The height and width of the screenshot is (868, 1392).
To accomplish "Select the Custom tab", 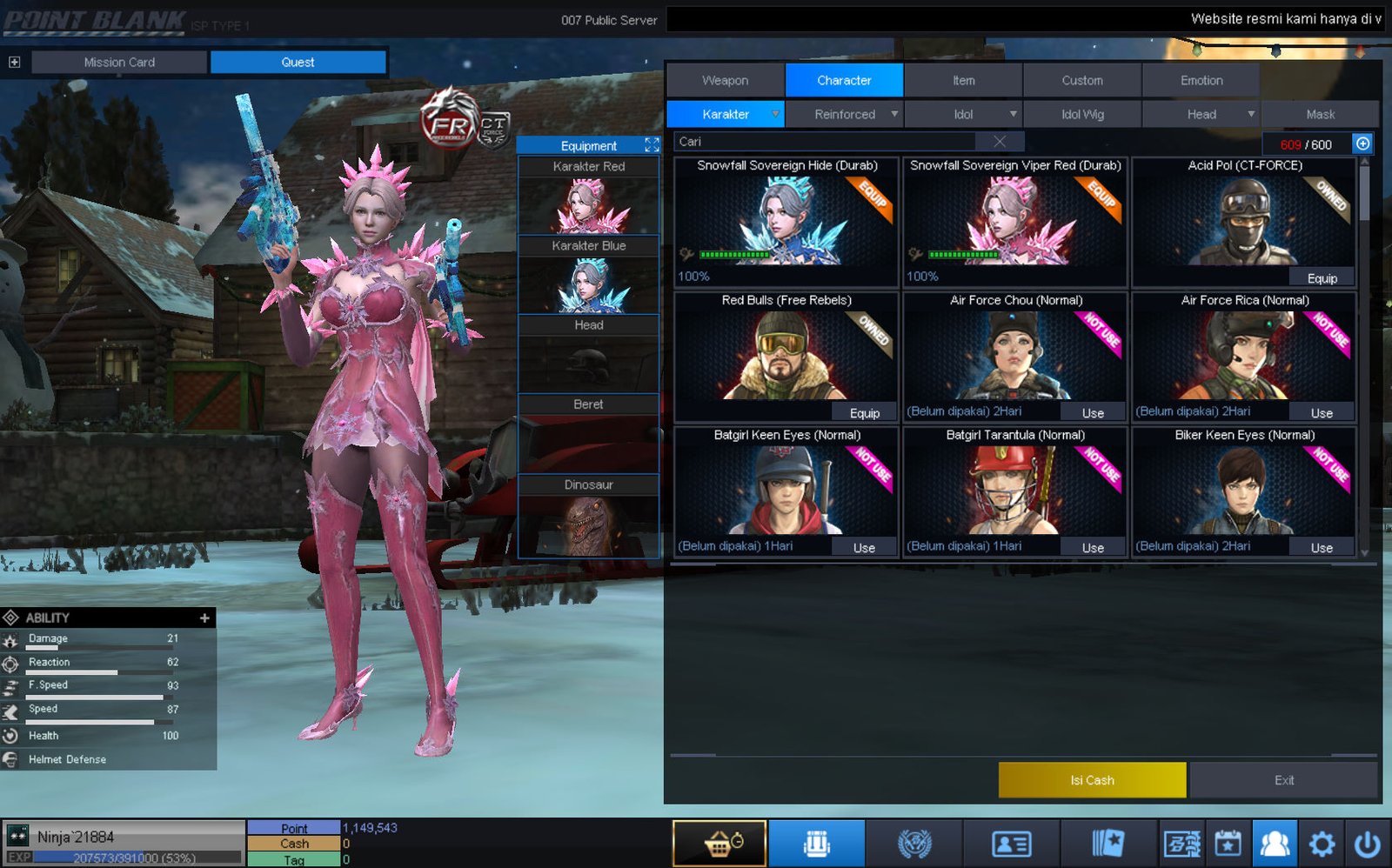I will pos(1081,80).
